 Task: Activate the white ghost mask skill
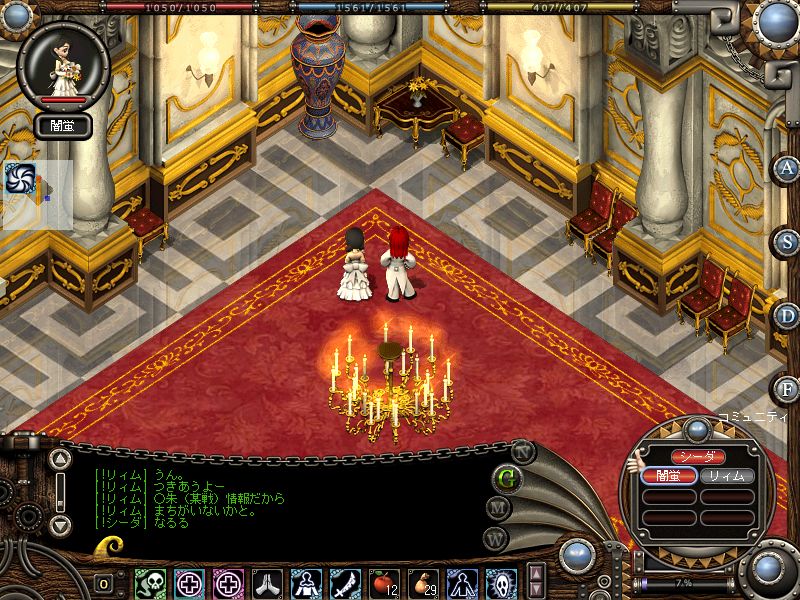pos(501,582)
